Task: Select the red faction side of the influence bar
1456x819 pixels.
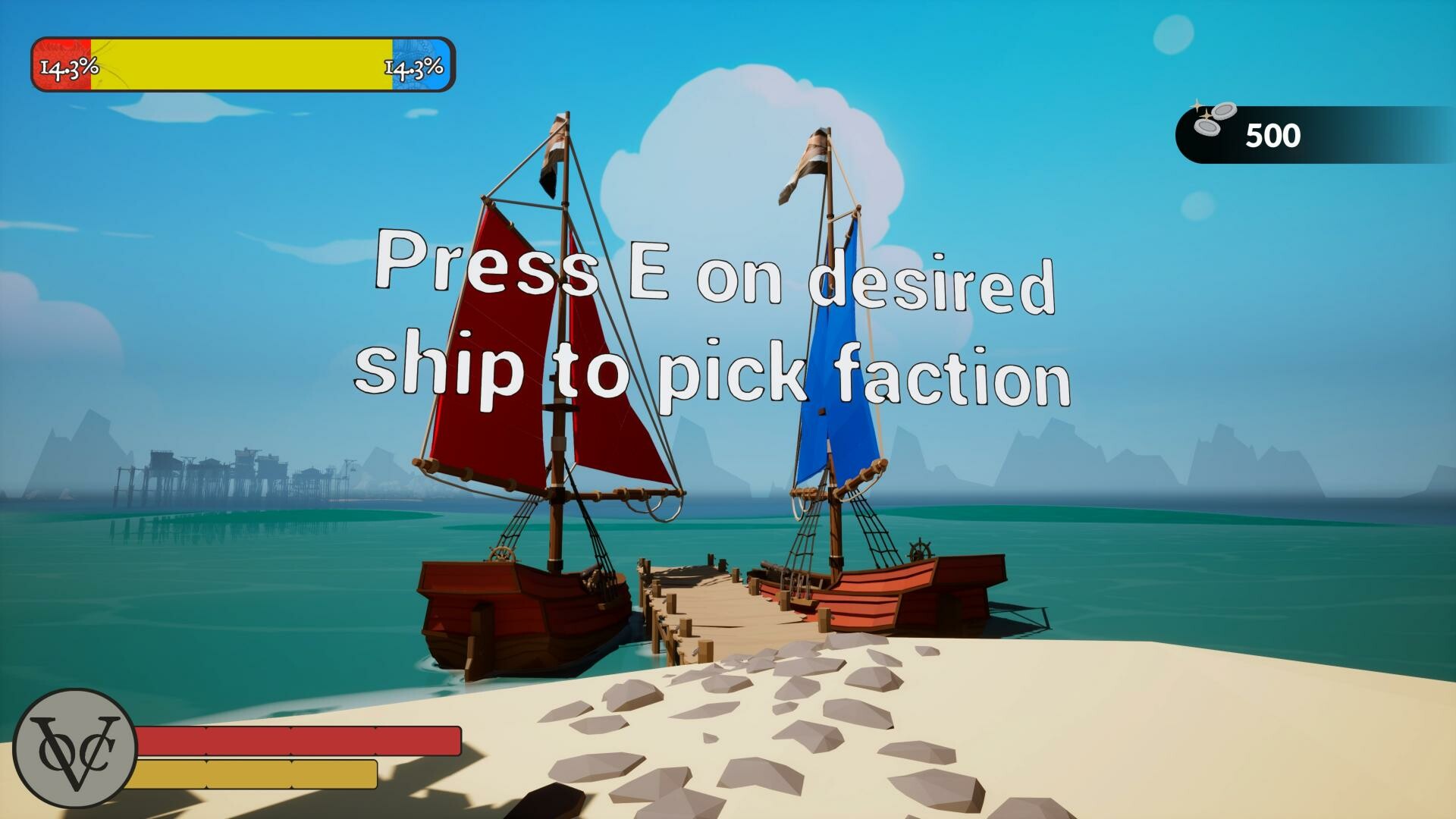Action: click(x=61, y=67)
